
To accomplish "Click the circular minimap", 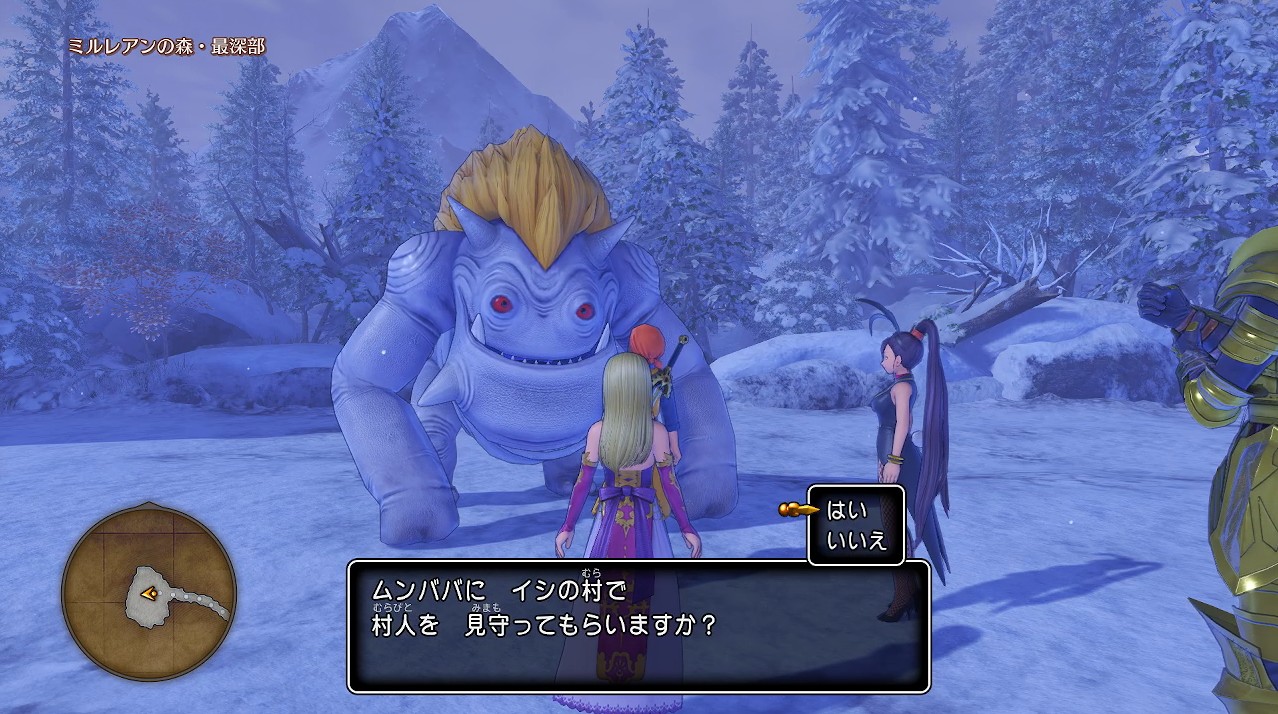I will coord(149,593).
